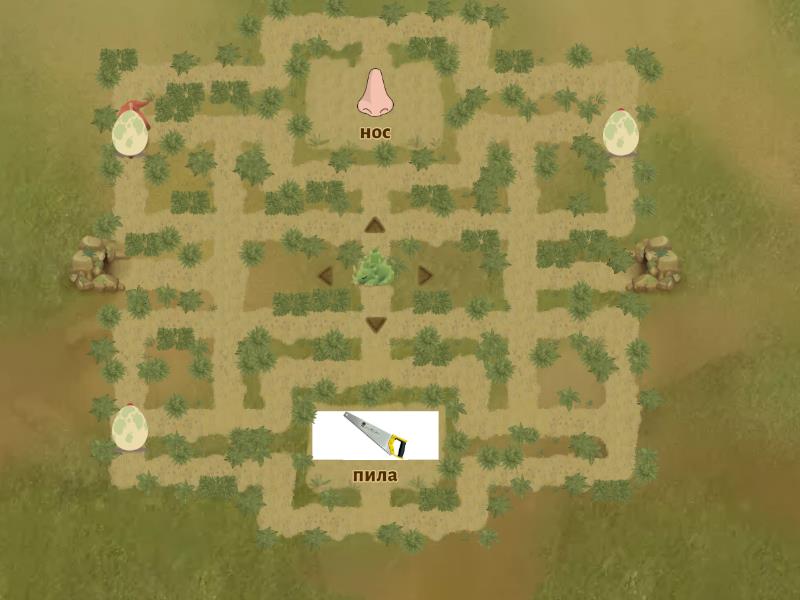800x600 pixels.
Task: Click the left arrow beside the dinosaur
Action: pos(325,274)
